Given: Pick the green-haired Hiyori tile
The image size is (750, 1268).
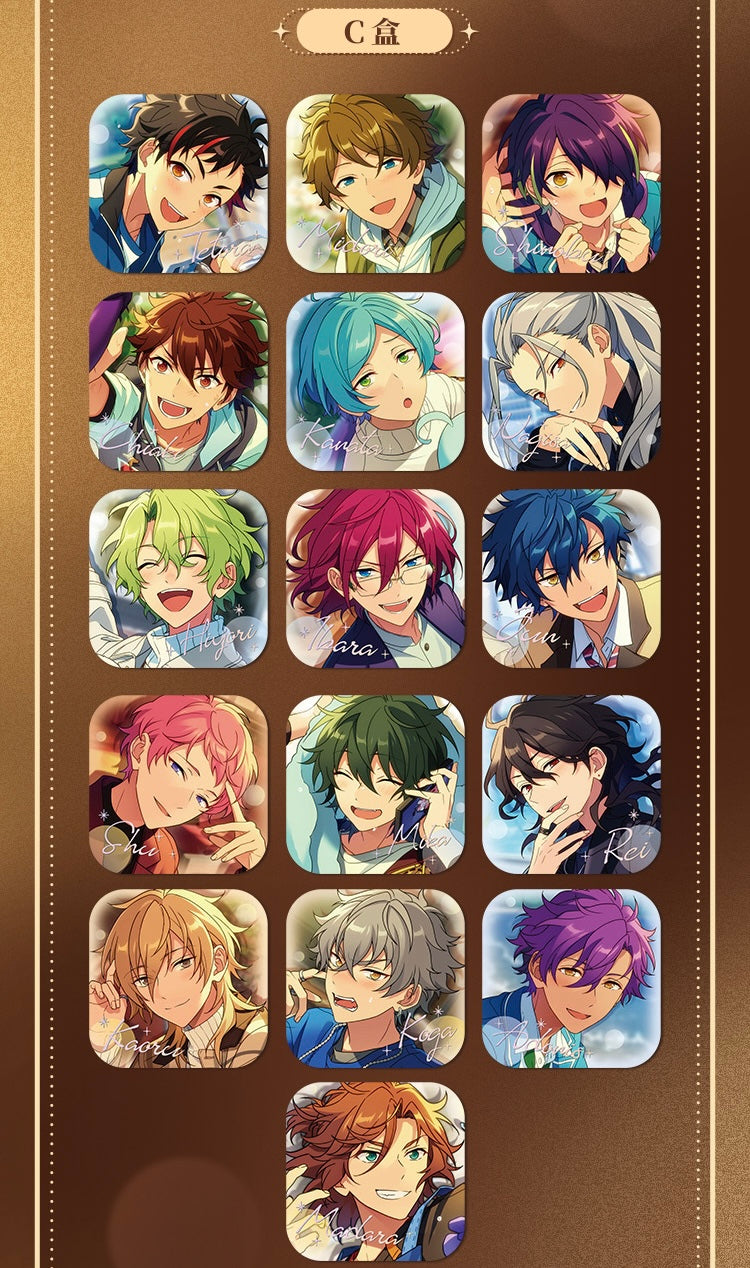Looking at the screenshot, I should 178,578.
